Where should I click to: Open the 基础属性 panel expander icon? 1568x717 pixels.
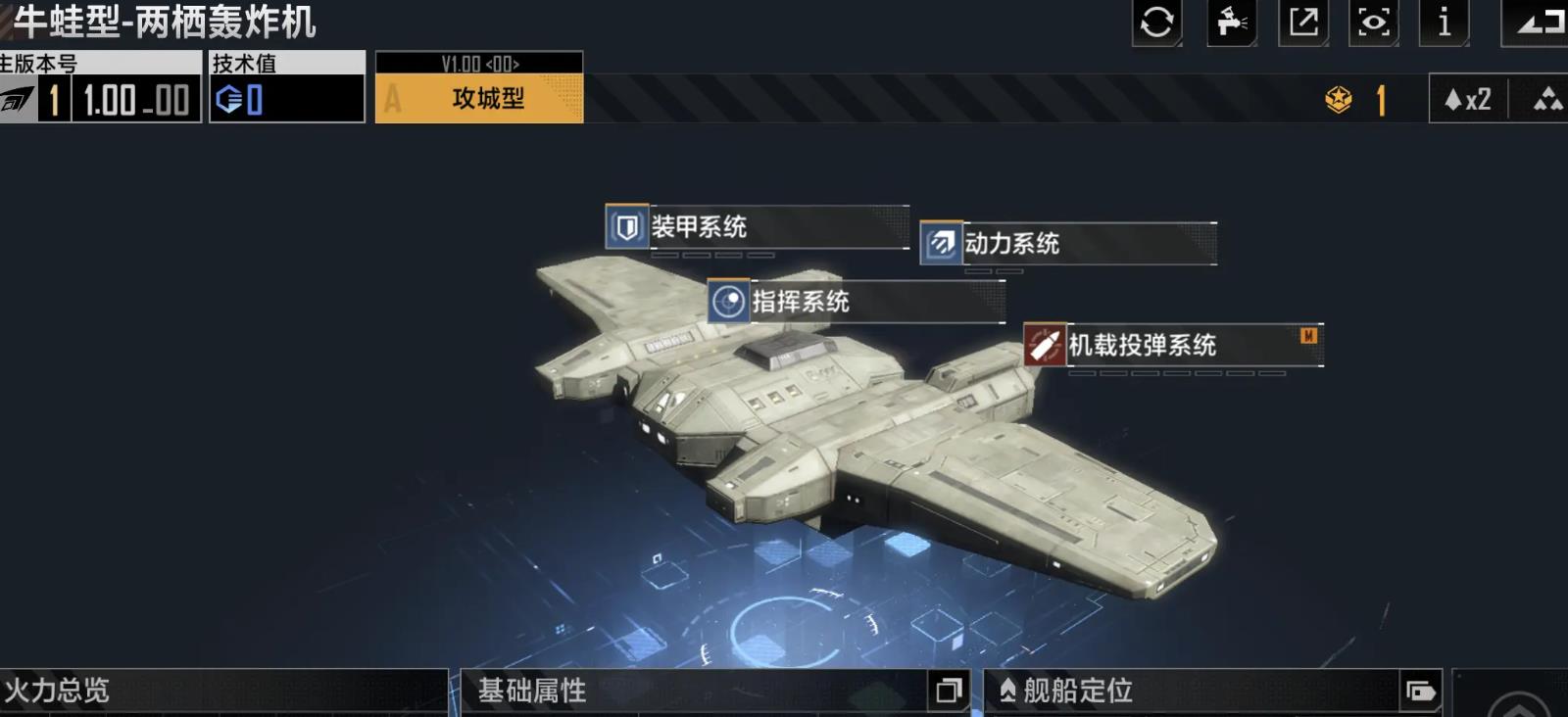tap(948, 692)
